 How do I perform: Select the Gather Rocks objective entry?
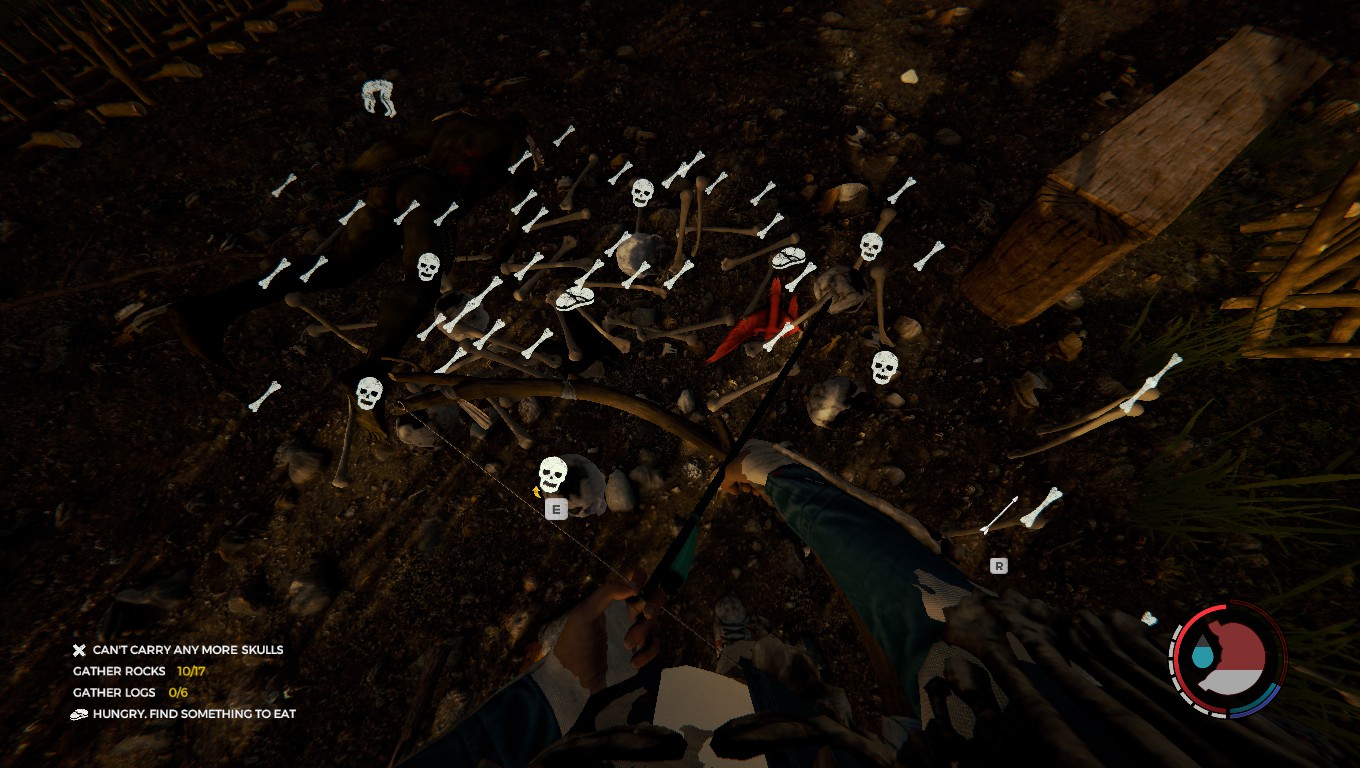click(139, 671)
